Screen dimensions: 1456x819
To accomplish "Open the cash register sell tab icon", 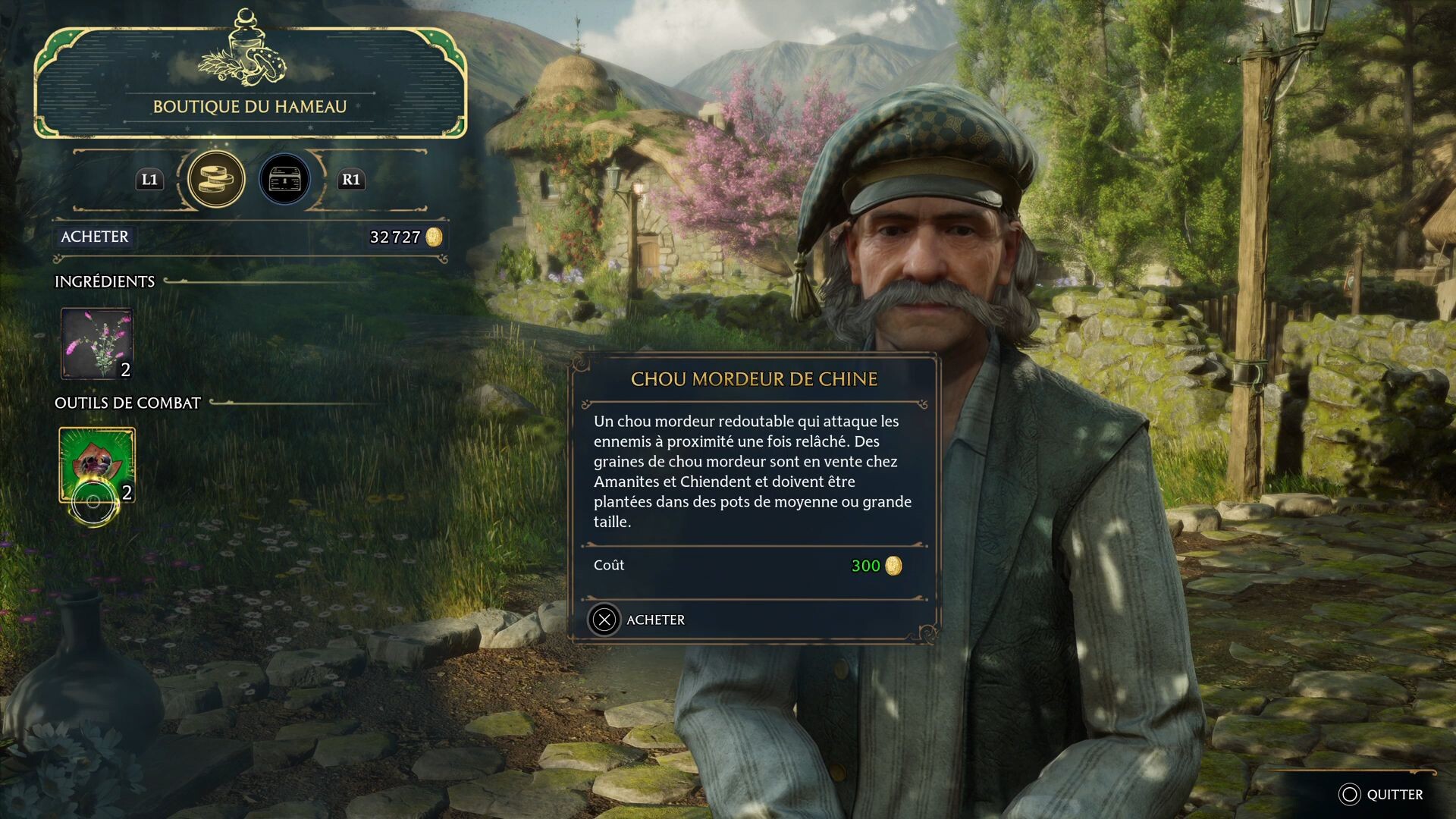I will pos(285,180).
